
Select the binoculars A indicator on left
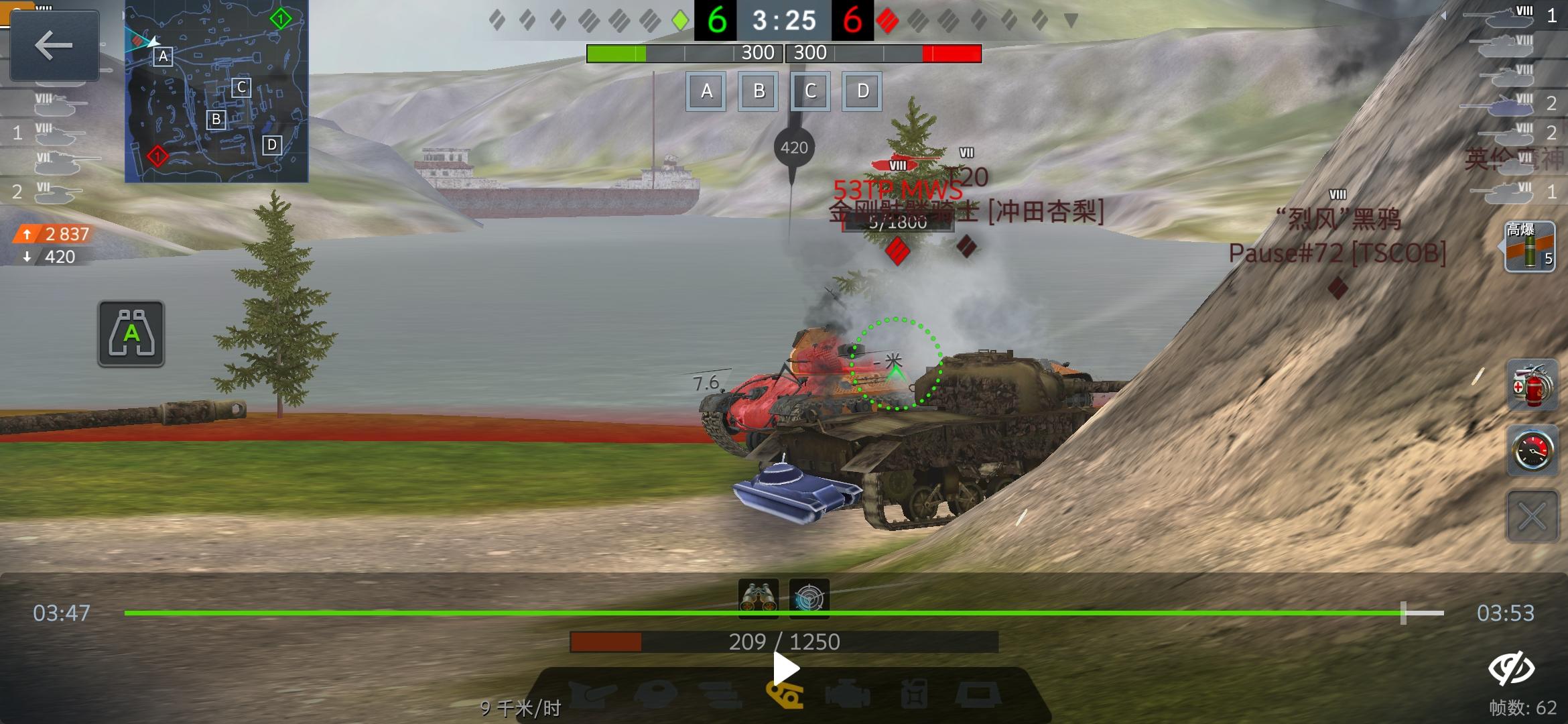click(x=131, y=333)
